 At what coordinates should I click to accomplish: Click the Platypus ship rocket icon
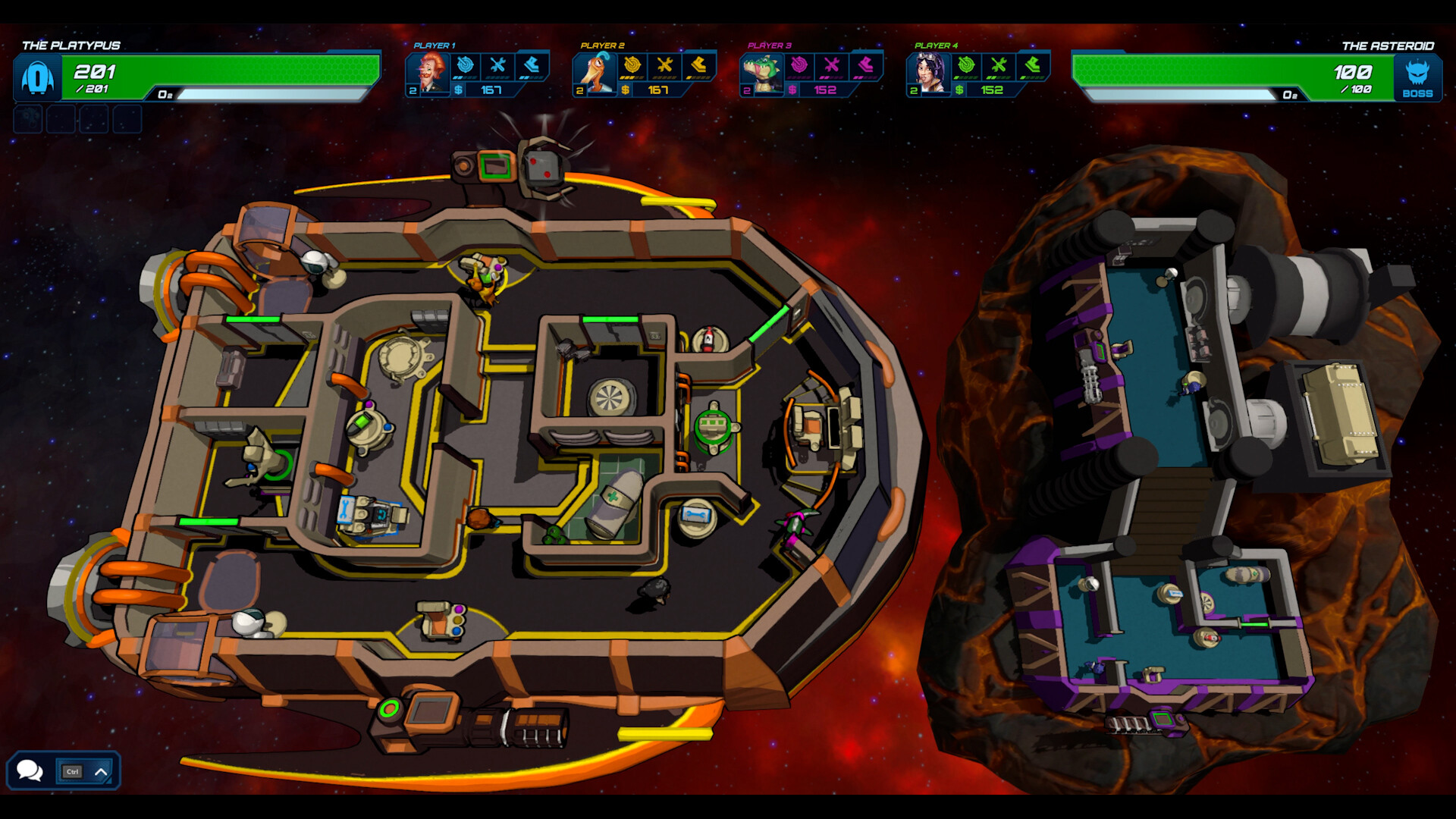pos(36,77)
